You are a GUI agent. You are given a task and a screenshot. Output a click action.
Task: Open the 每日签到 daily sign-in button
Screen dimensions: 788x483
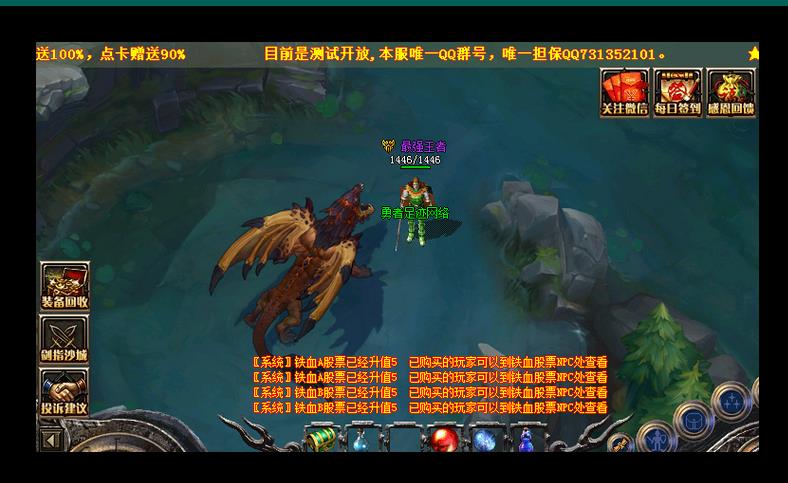click(677, 92)
